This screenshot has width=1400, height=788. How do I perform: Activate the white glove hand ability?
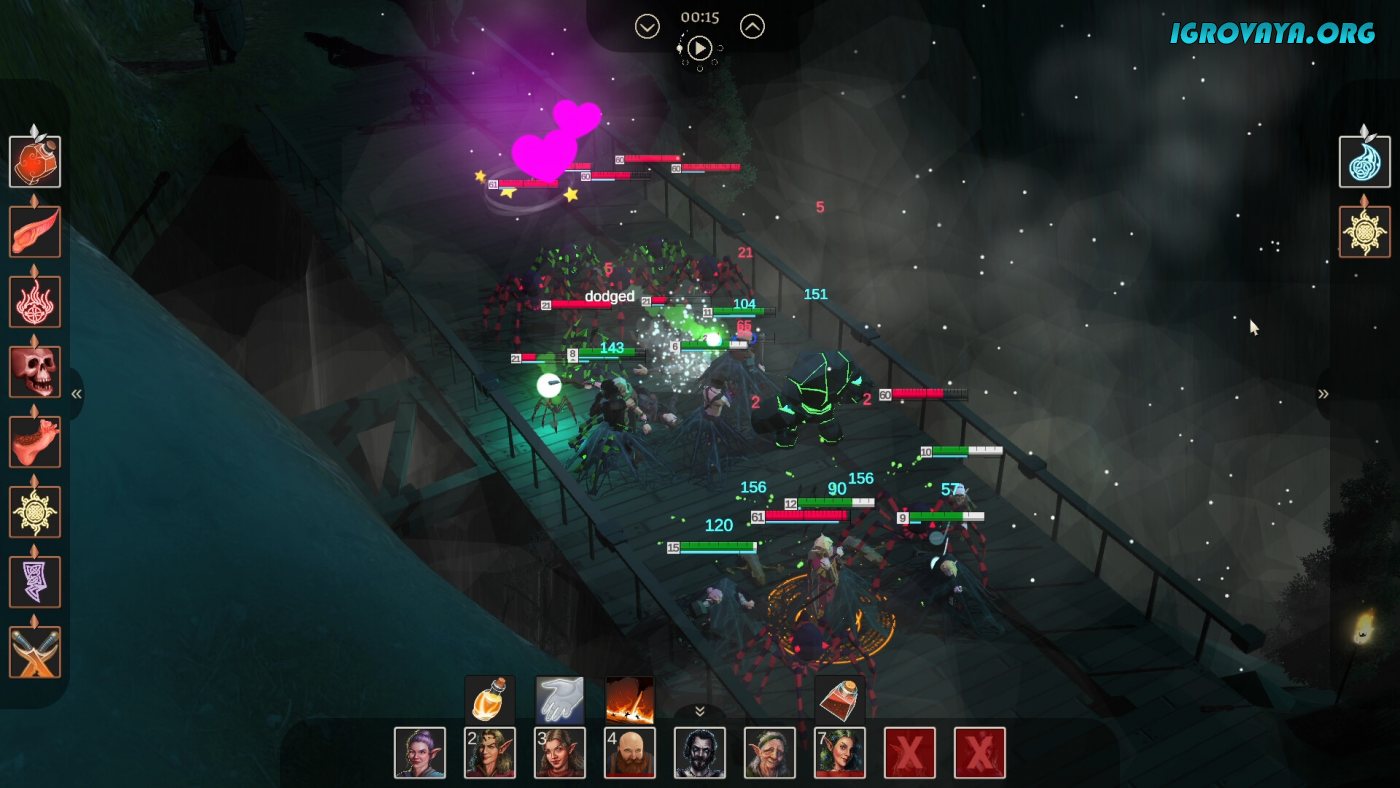point(560,700)
